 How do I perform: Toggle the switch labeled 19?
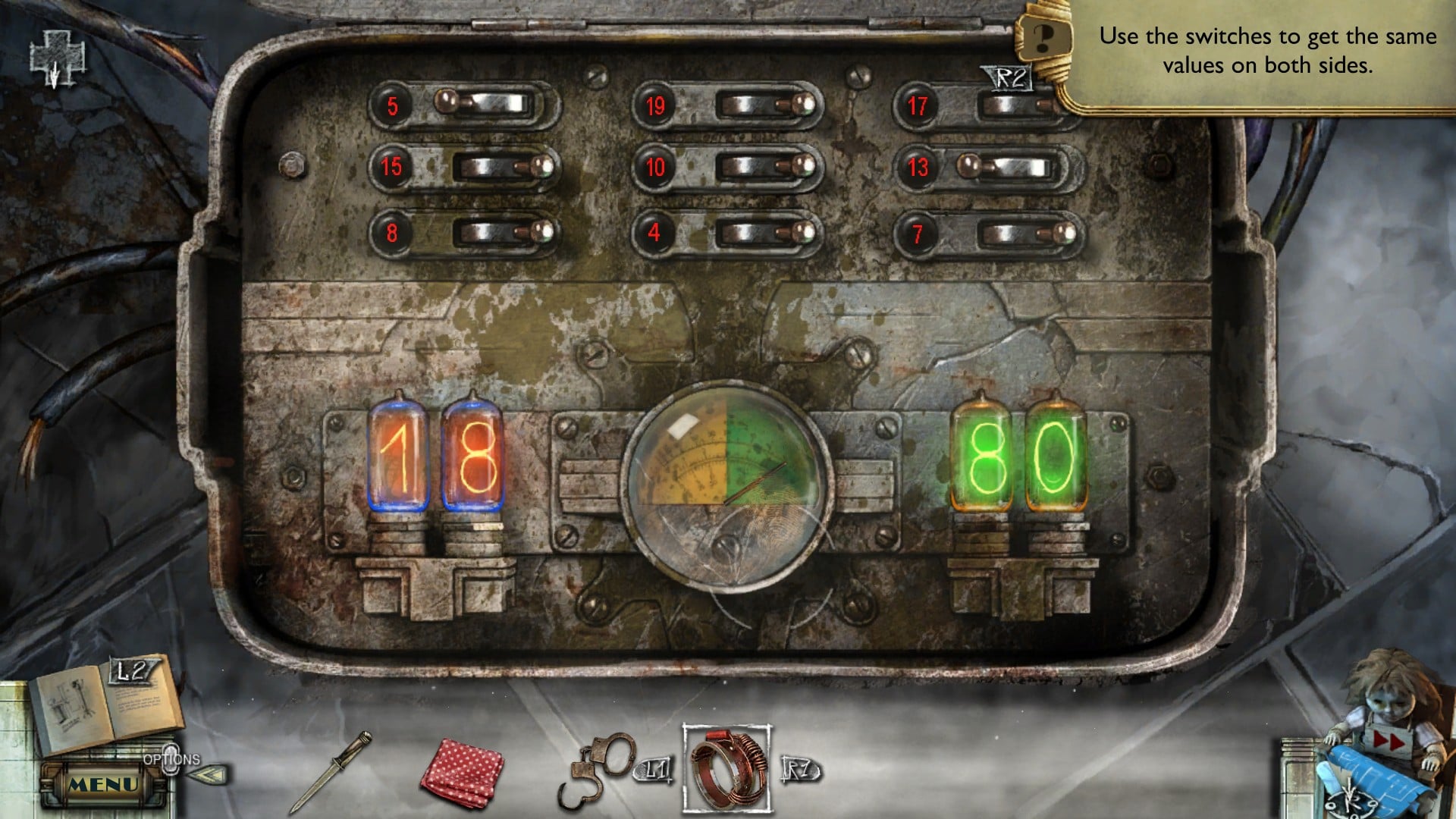(764, 105)
